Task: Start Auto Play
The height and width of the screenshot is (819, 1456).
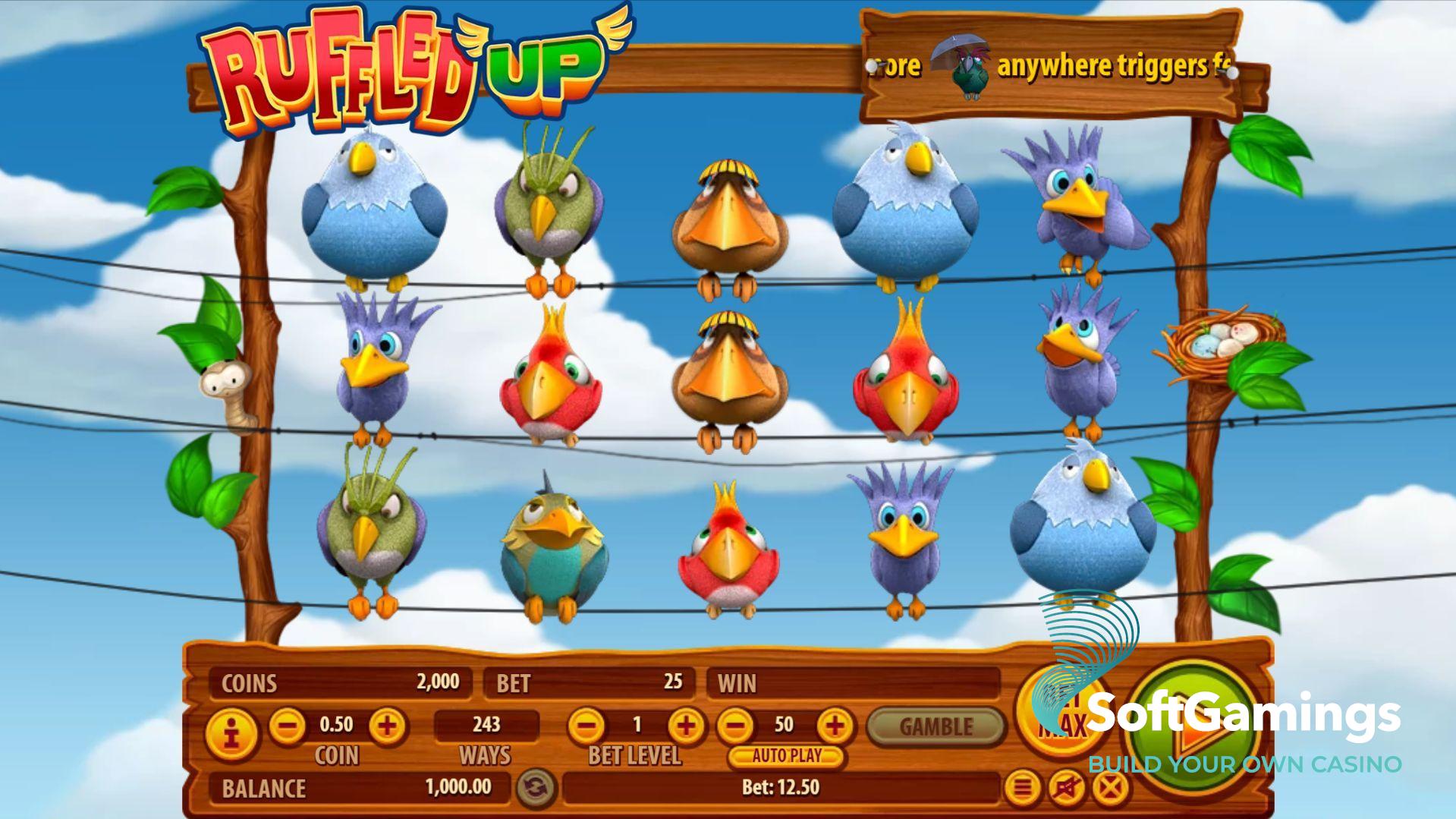Action: 786,756
